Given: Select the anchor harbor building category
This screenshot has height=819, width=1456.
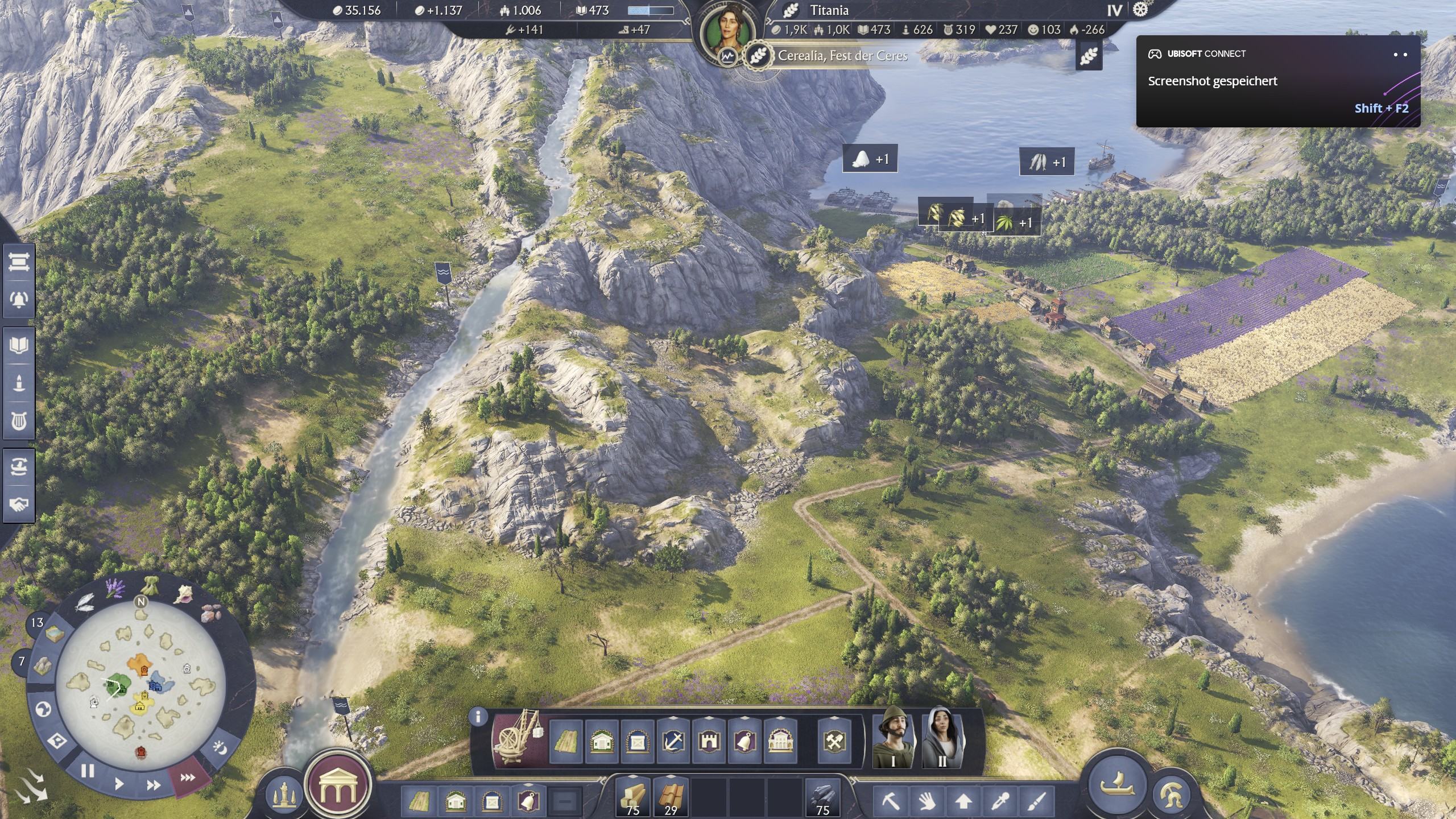Looking at the screenshot, I should [673, 742].
